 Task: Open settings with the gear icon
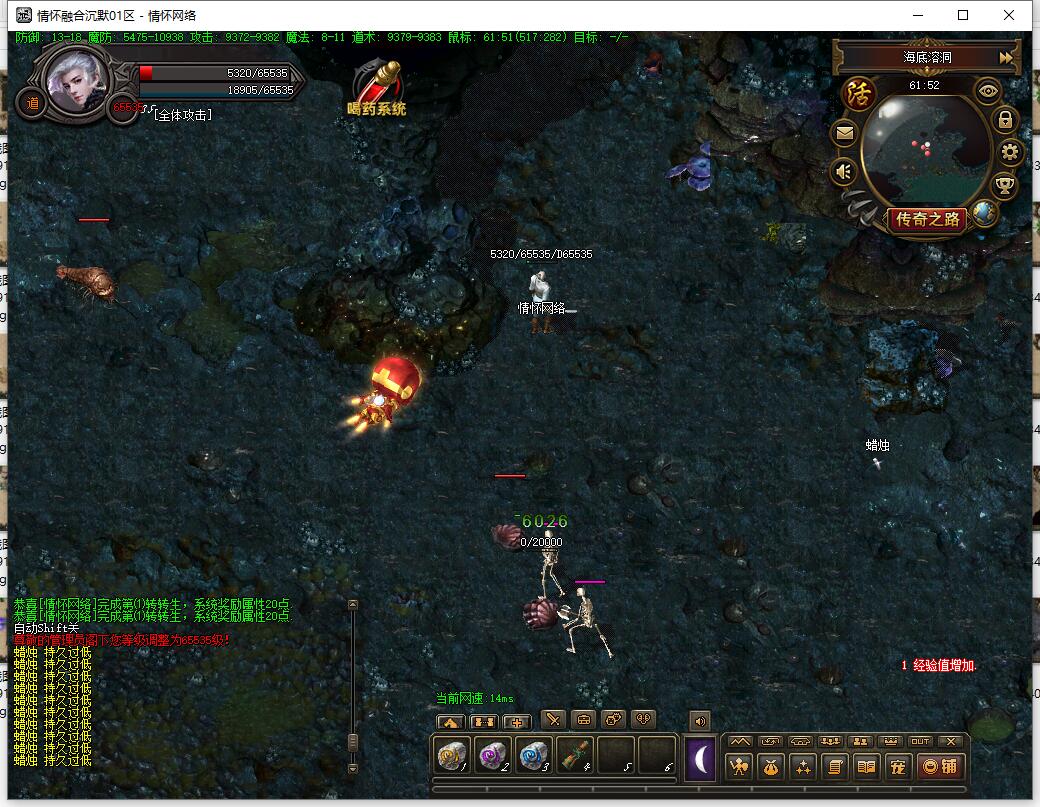point(1010,152)
